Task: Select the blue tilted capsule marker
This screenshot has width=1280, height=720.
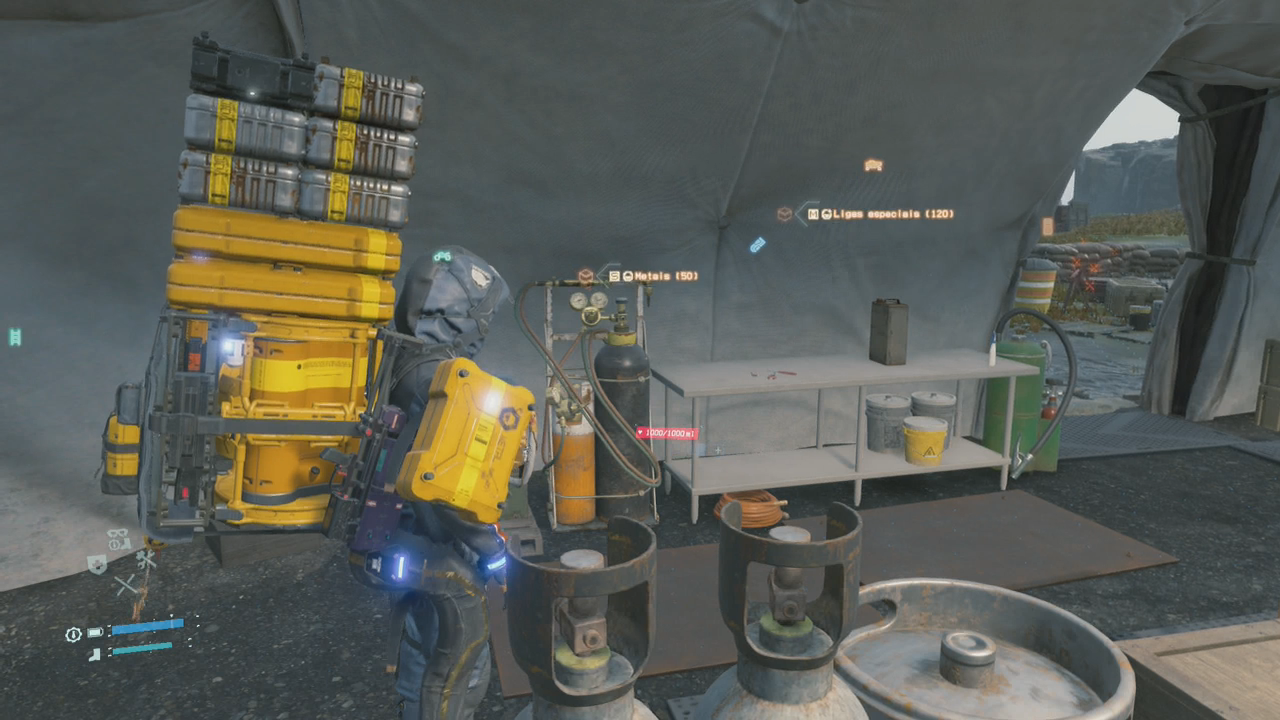Action: (x=758, y=244)
